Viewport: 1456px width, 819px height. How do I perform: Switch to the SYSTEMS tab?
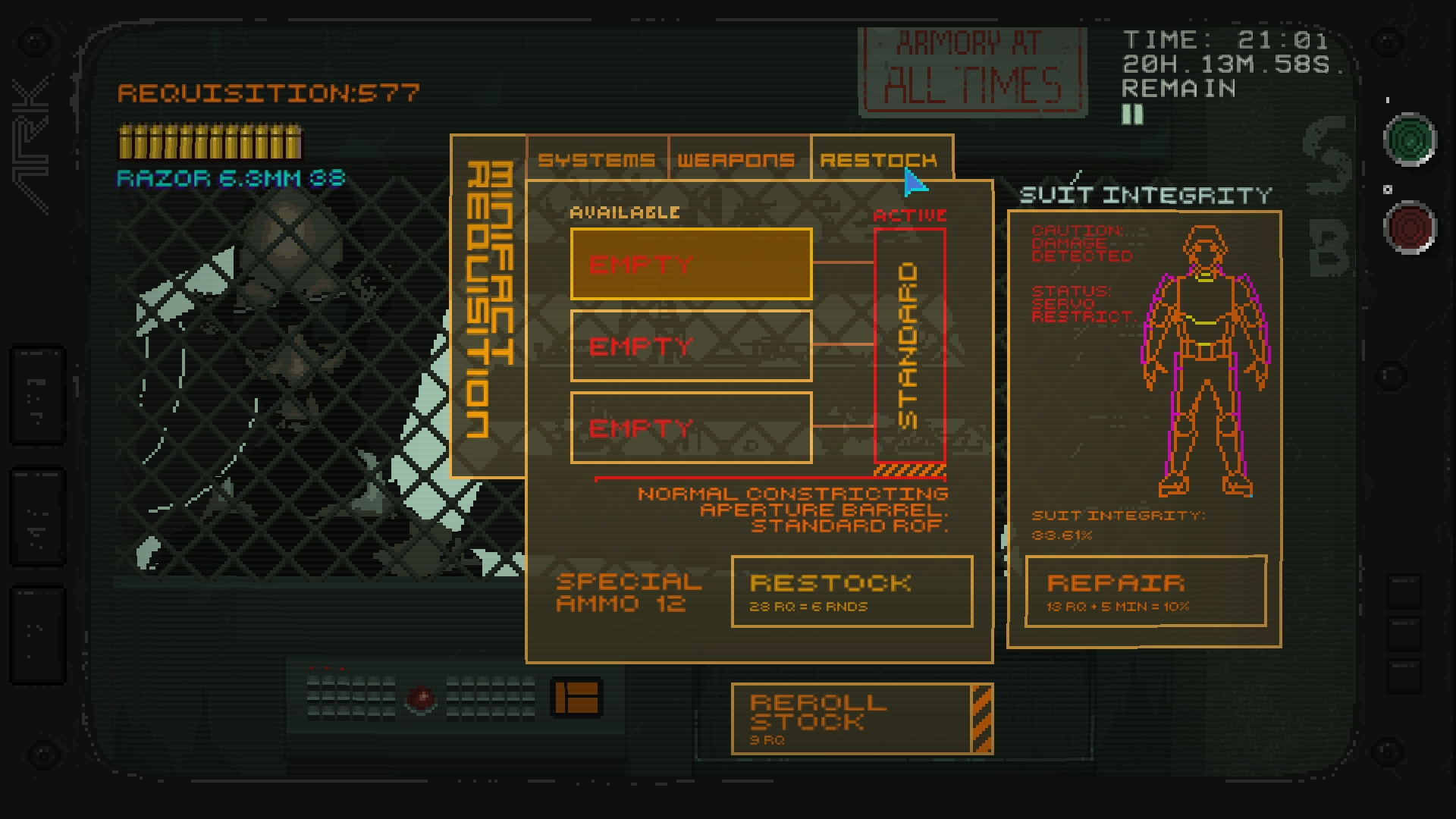[596, 159]
